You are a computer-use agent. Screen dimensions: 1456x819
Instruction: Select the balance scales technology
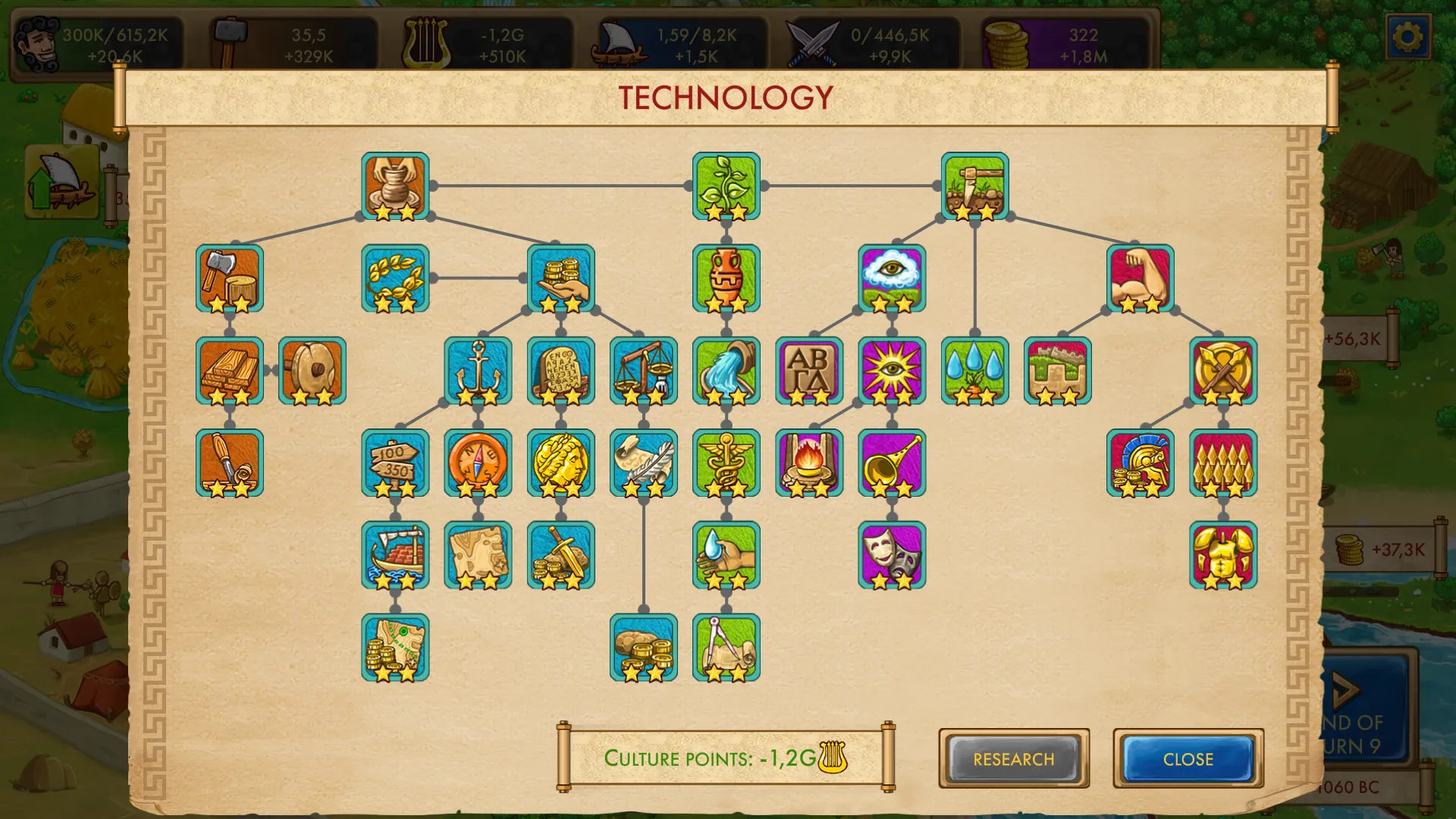tap(643, 371)
